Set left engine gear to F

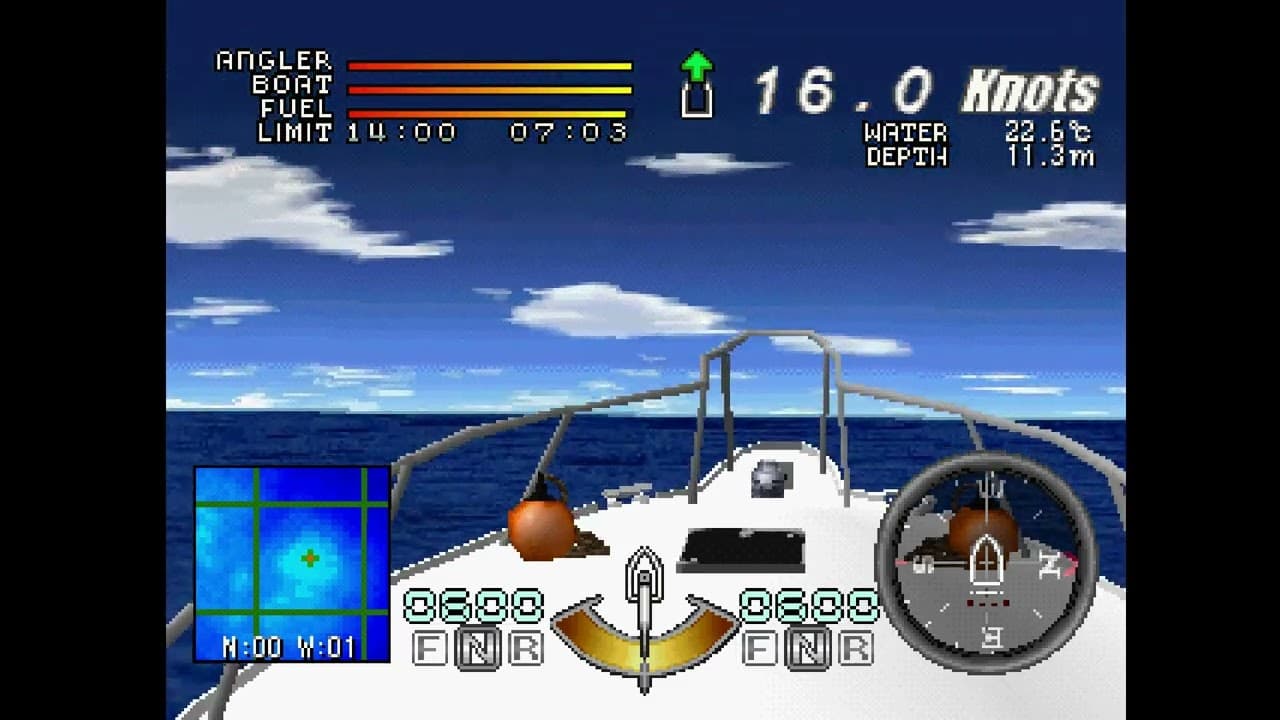pos(430,649)
